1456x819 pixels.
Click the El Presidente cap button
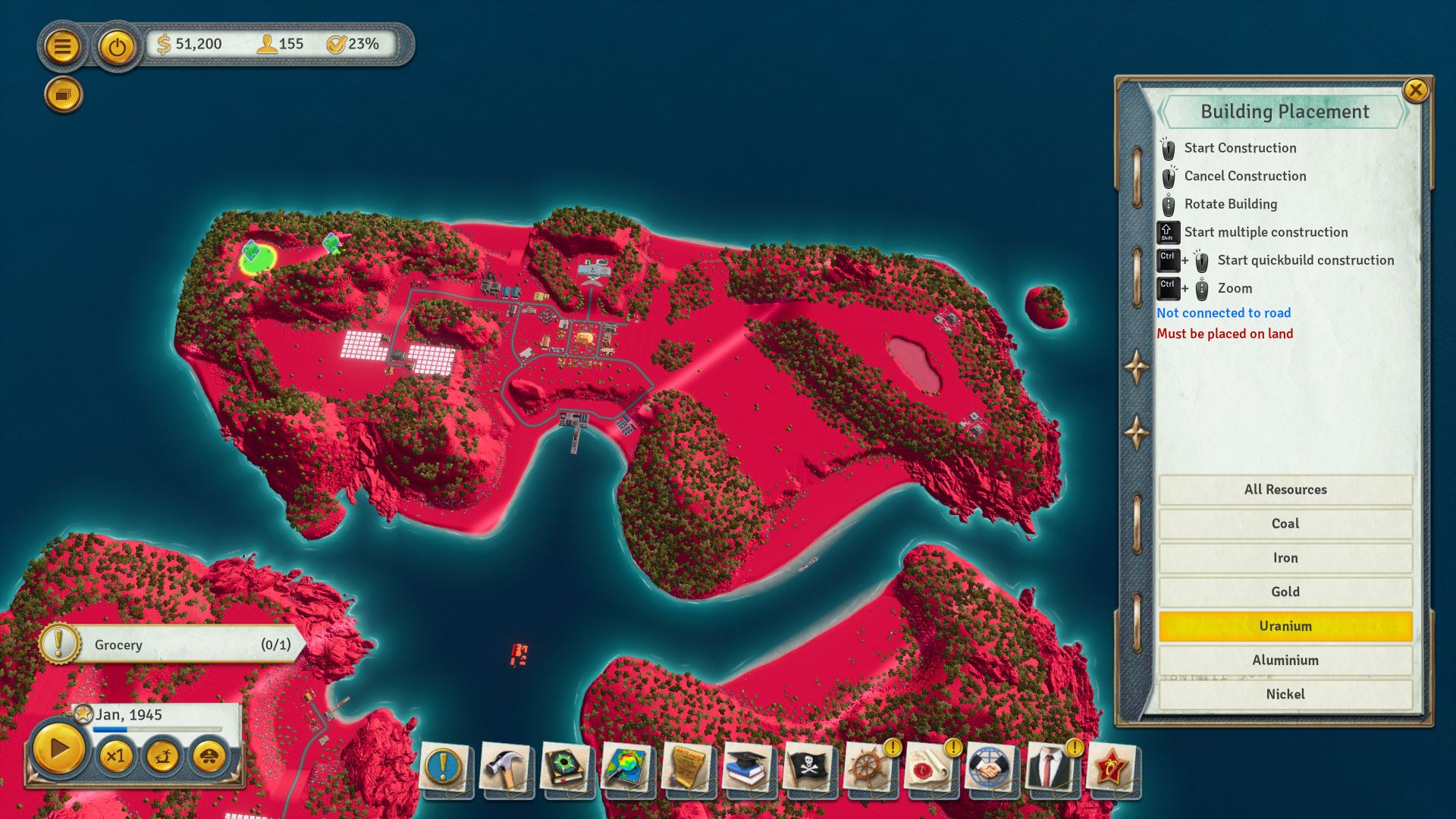(209, 756)
